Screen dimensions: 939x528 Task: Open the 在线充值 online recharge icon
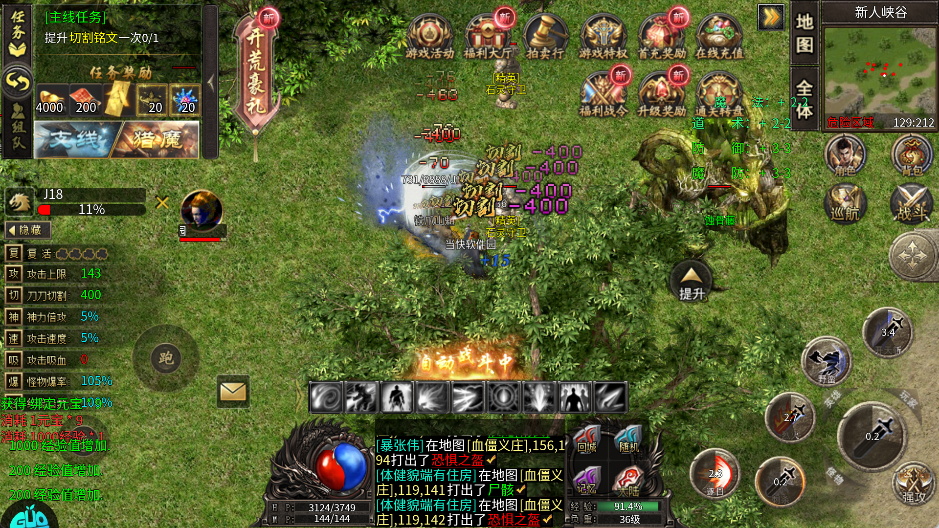[x=719, y=37]
